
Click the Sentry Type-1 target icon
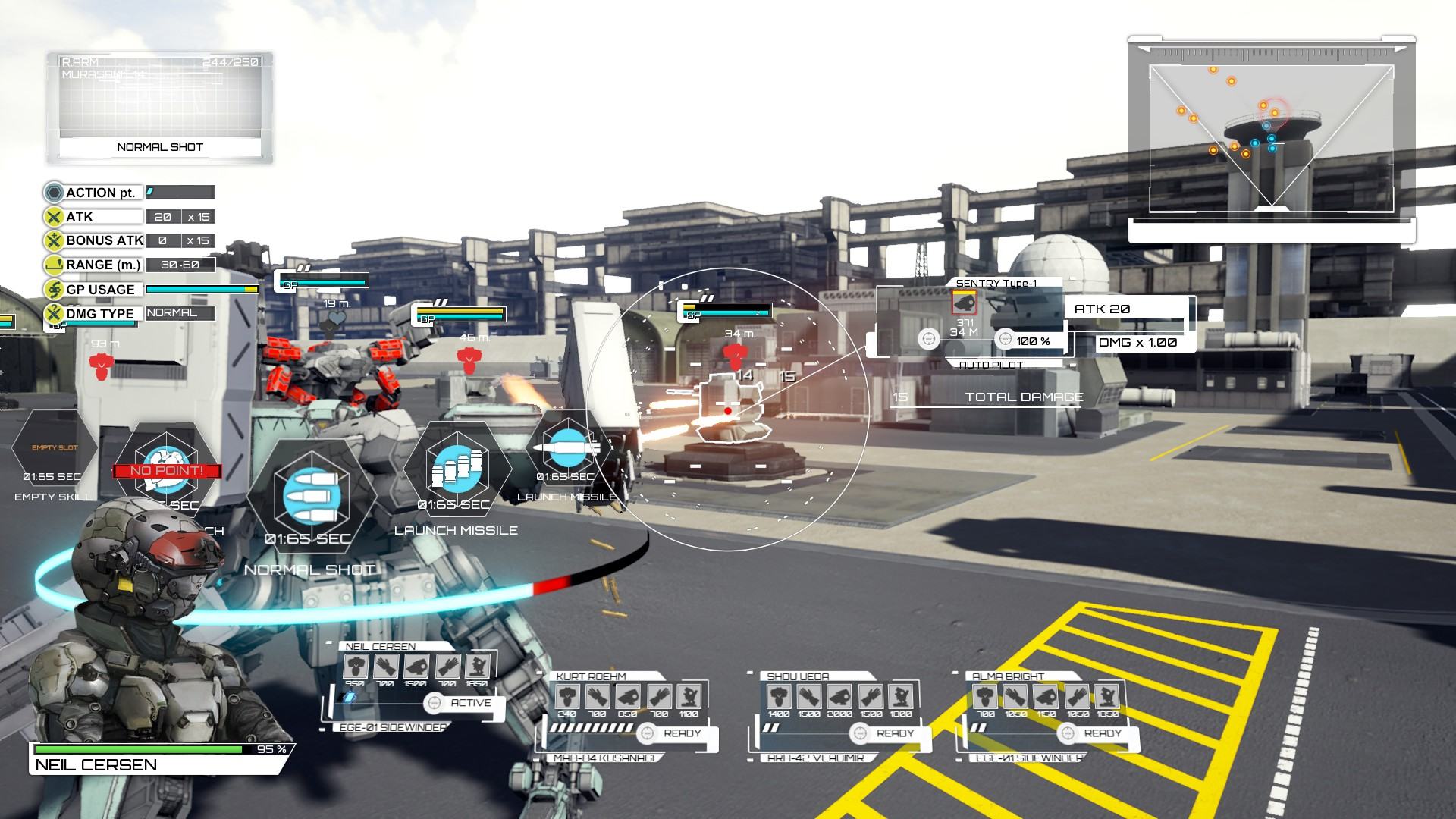[964, 303]
